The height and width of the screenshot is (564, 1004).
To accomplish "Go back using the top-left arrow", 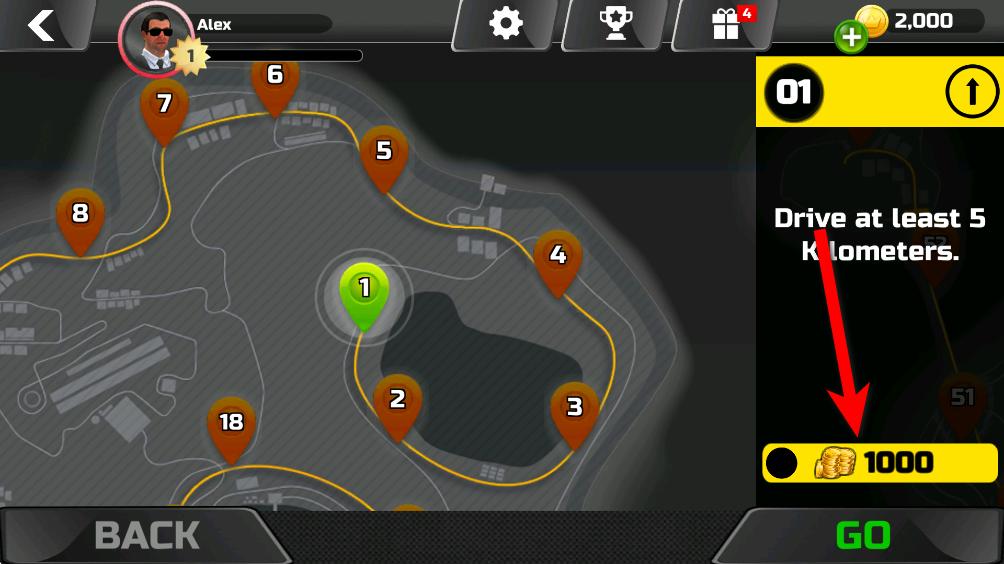I will pos(41,25).
